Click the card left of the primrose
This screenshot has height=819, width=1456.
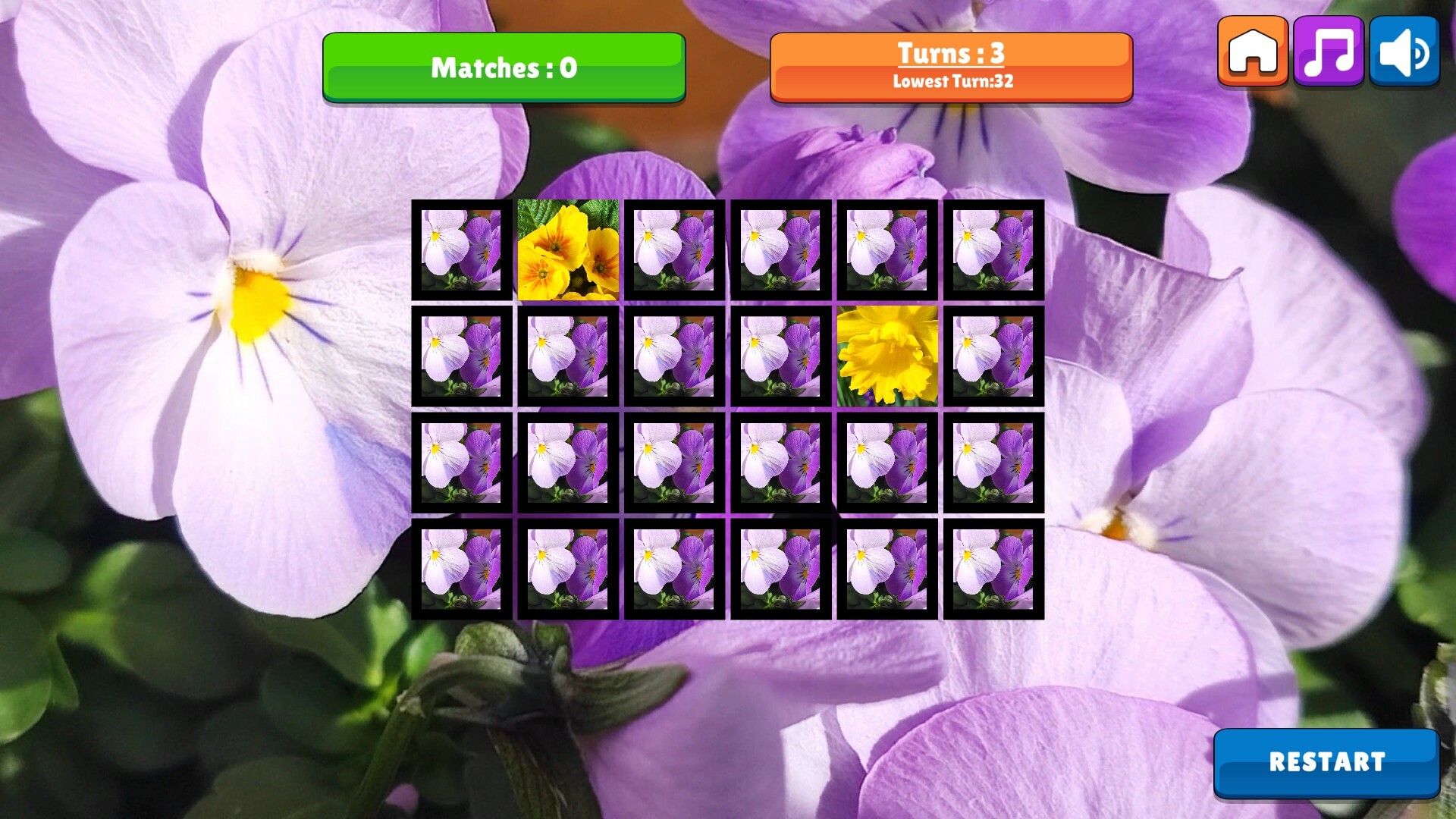463,249
